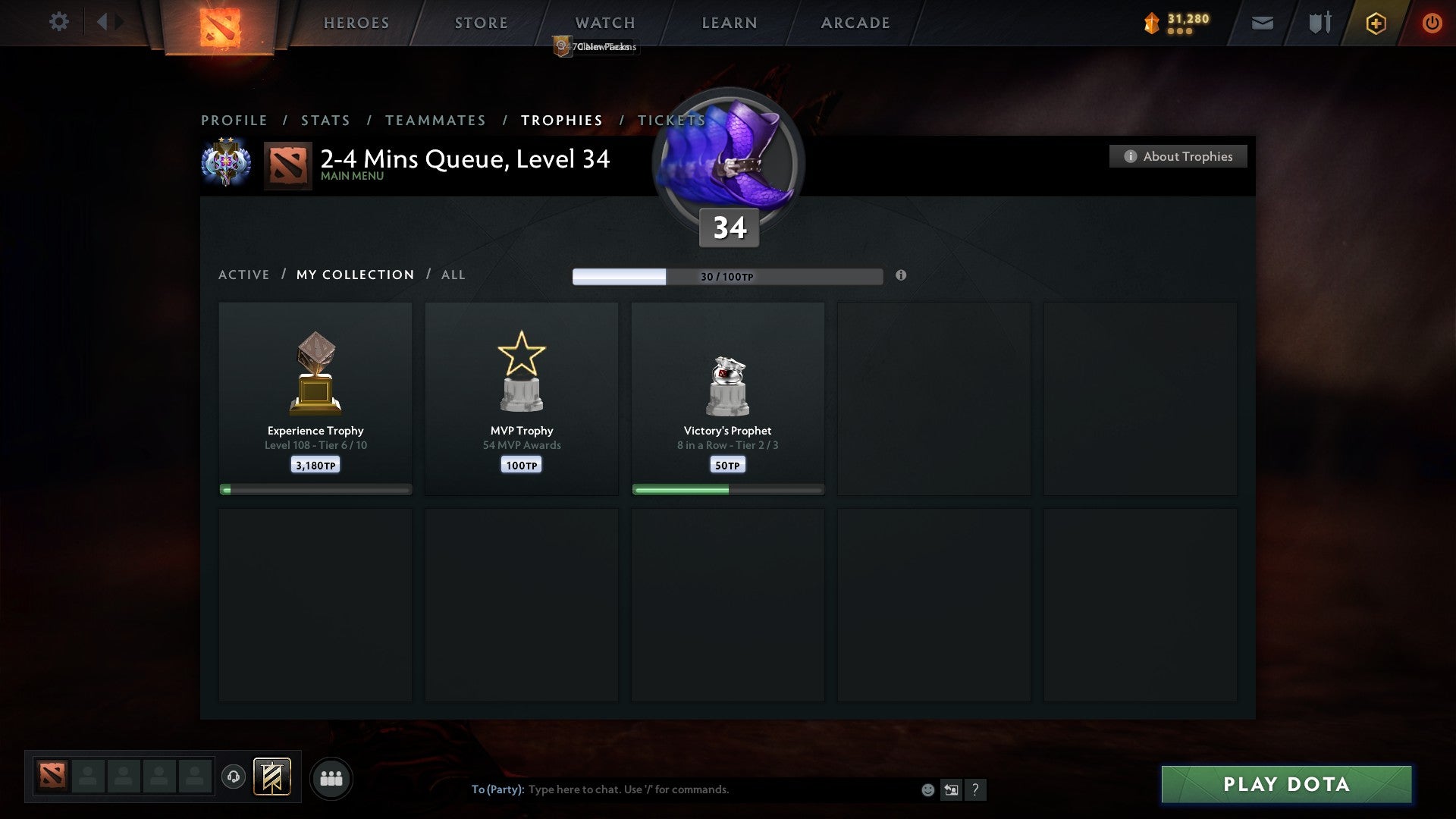Click the Experience Trophy progress bar
The height and width of the screenshot is (819, 1456).
click(315, 489)
